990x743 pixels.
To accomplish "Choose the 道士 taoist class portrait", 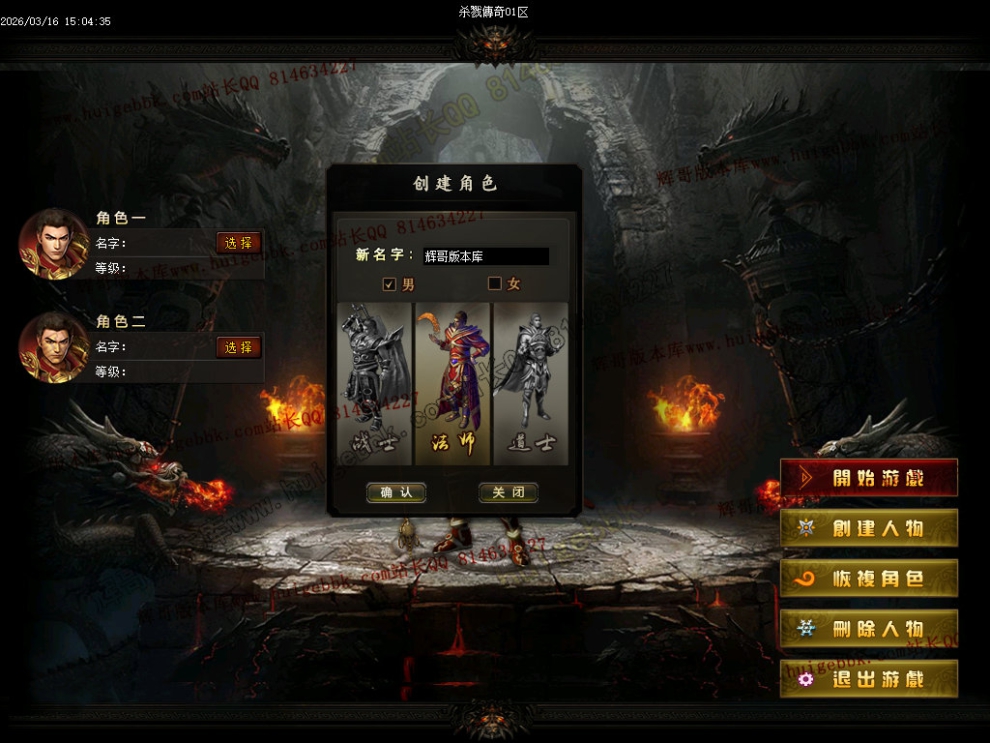I will [x=531, y=383].
